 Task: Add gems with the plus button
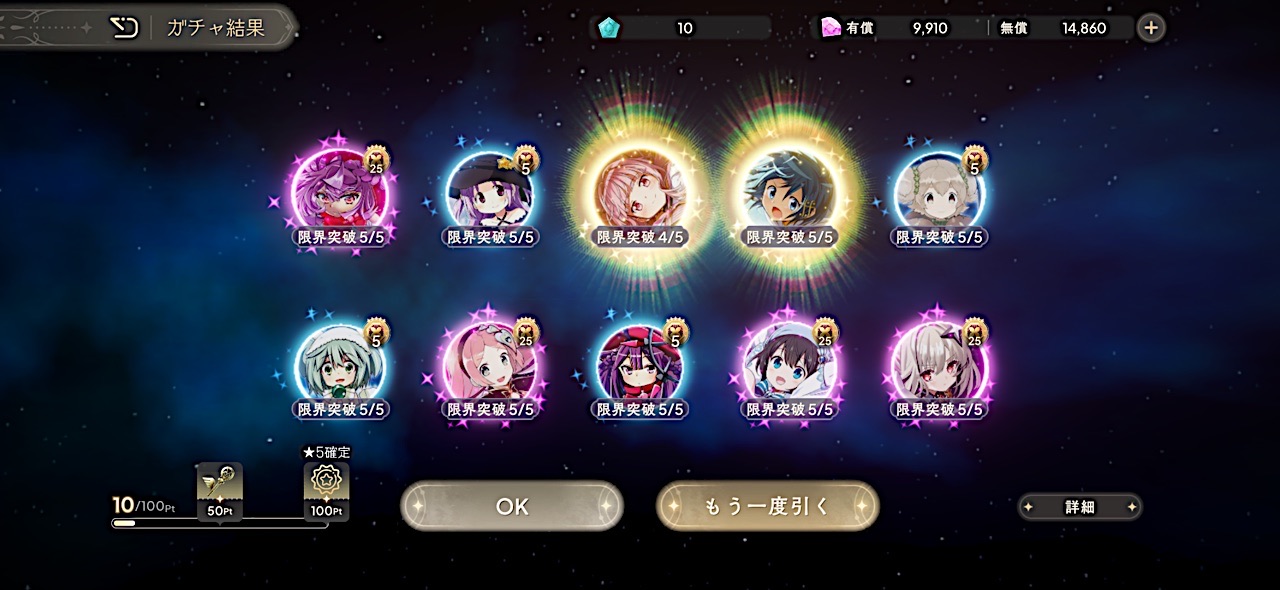(1151, 28)
